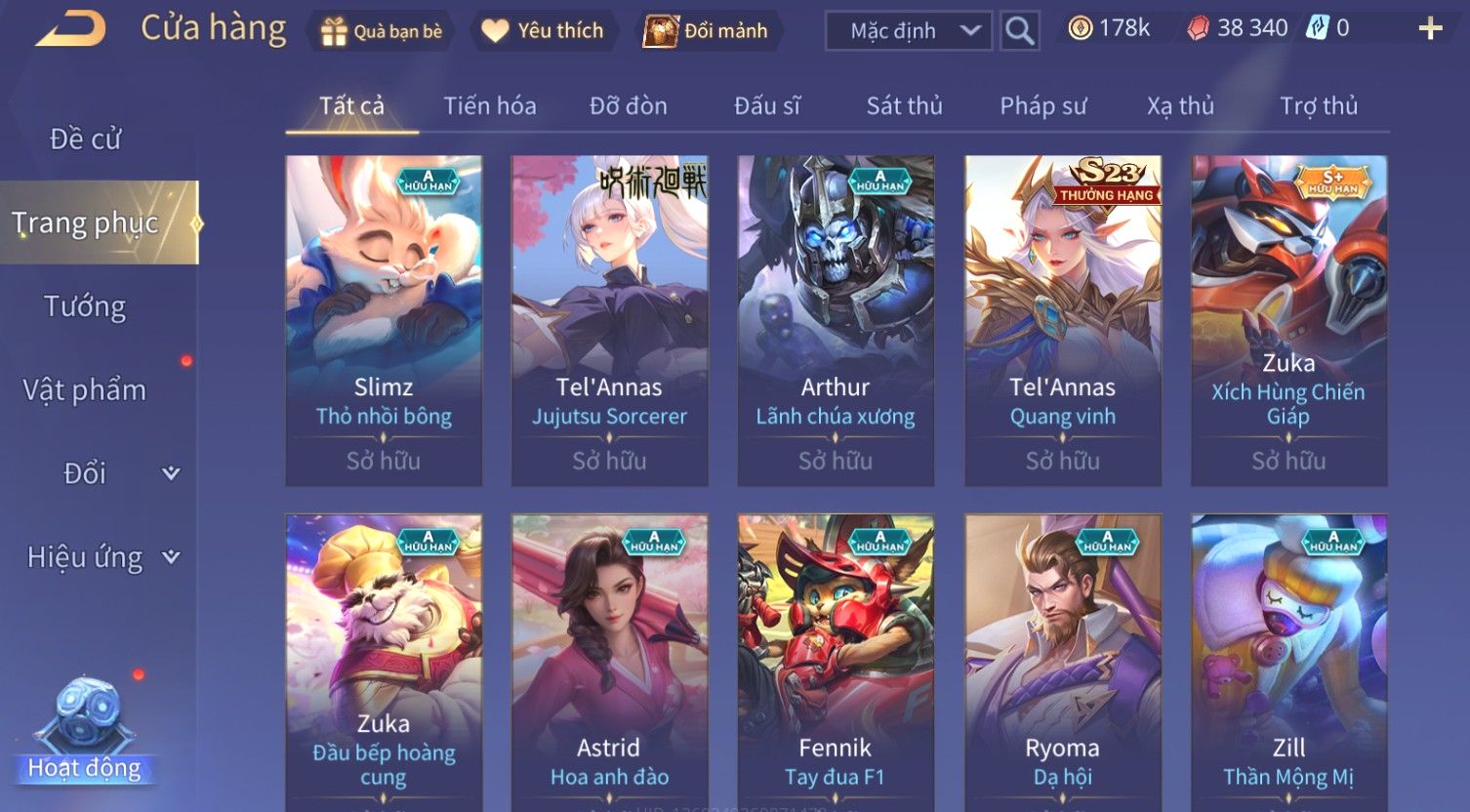Filter skins by Sát thủ
1470x812 pixels.
904,105
